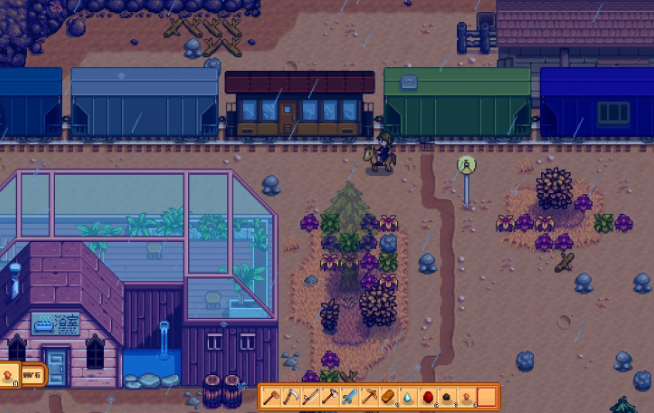
Task: Select the axe tool slot
Action: point(329,397)
